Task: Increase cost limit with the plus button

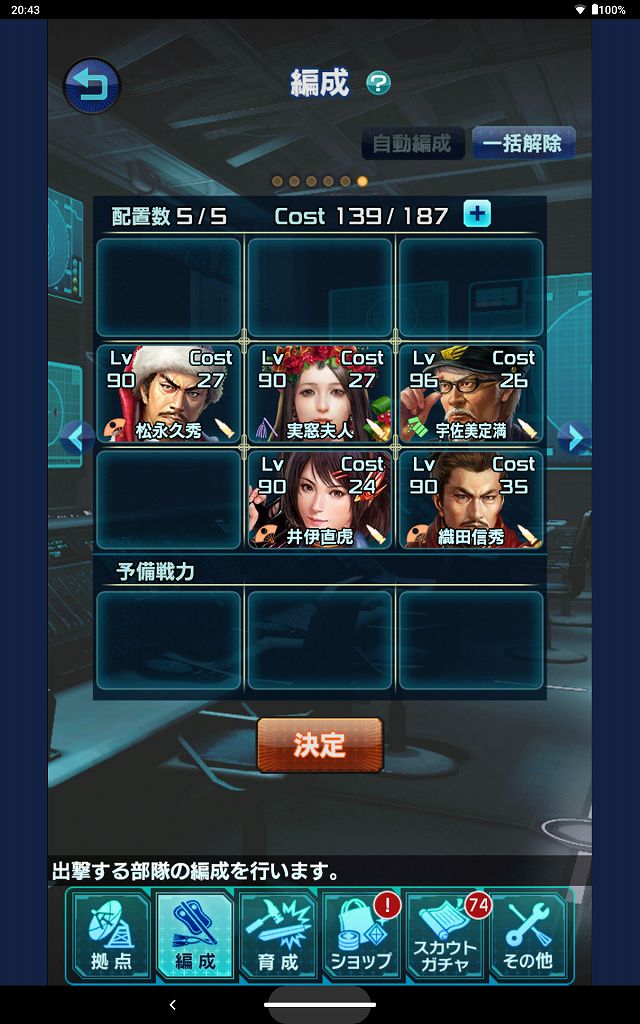Action: point(477,214)
